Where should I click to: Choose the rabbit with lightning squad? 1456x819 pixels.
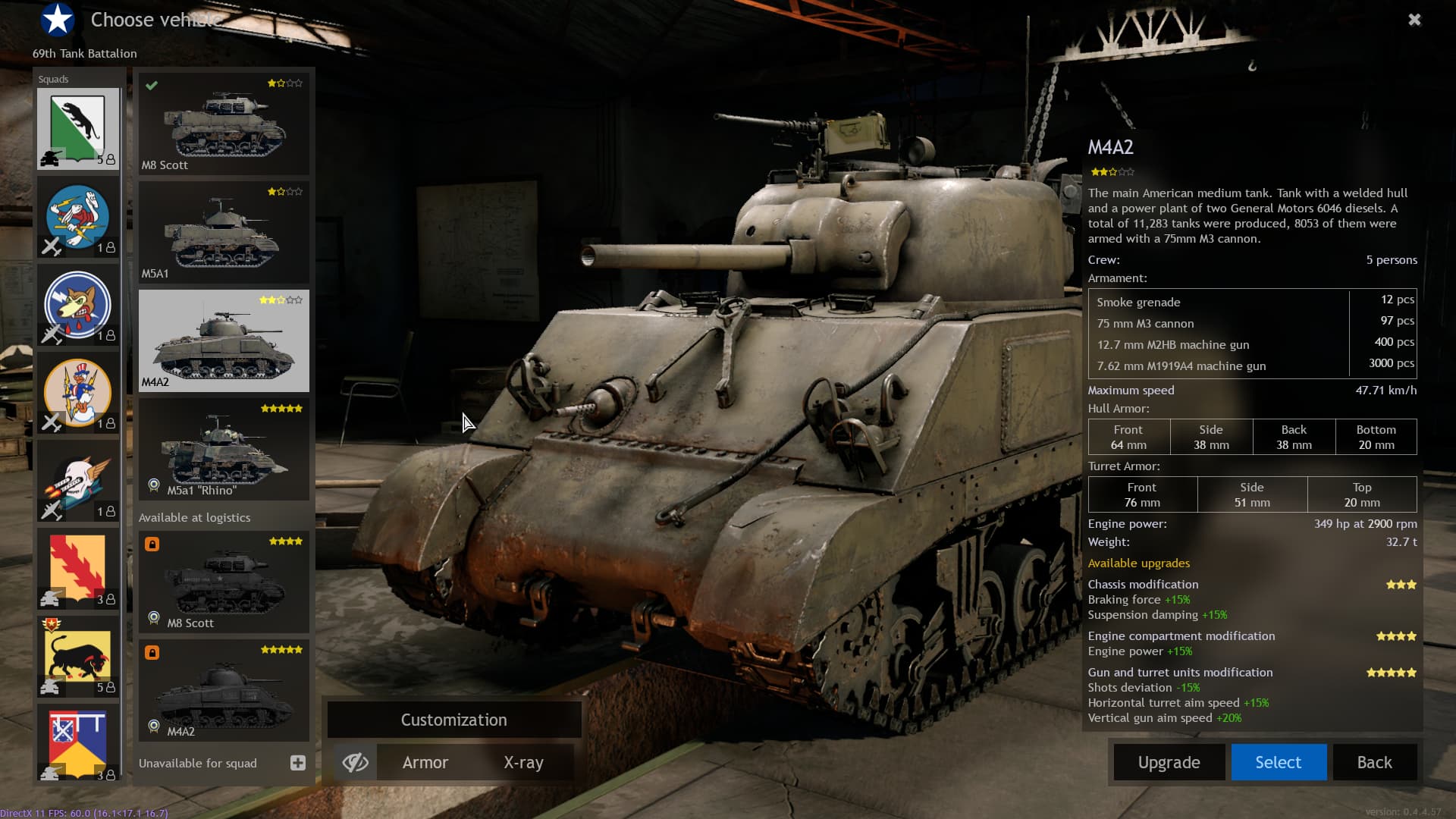pyautogui.click(x=78, y=217)
